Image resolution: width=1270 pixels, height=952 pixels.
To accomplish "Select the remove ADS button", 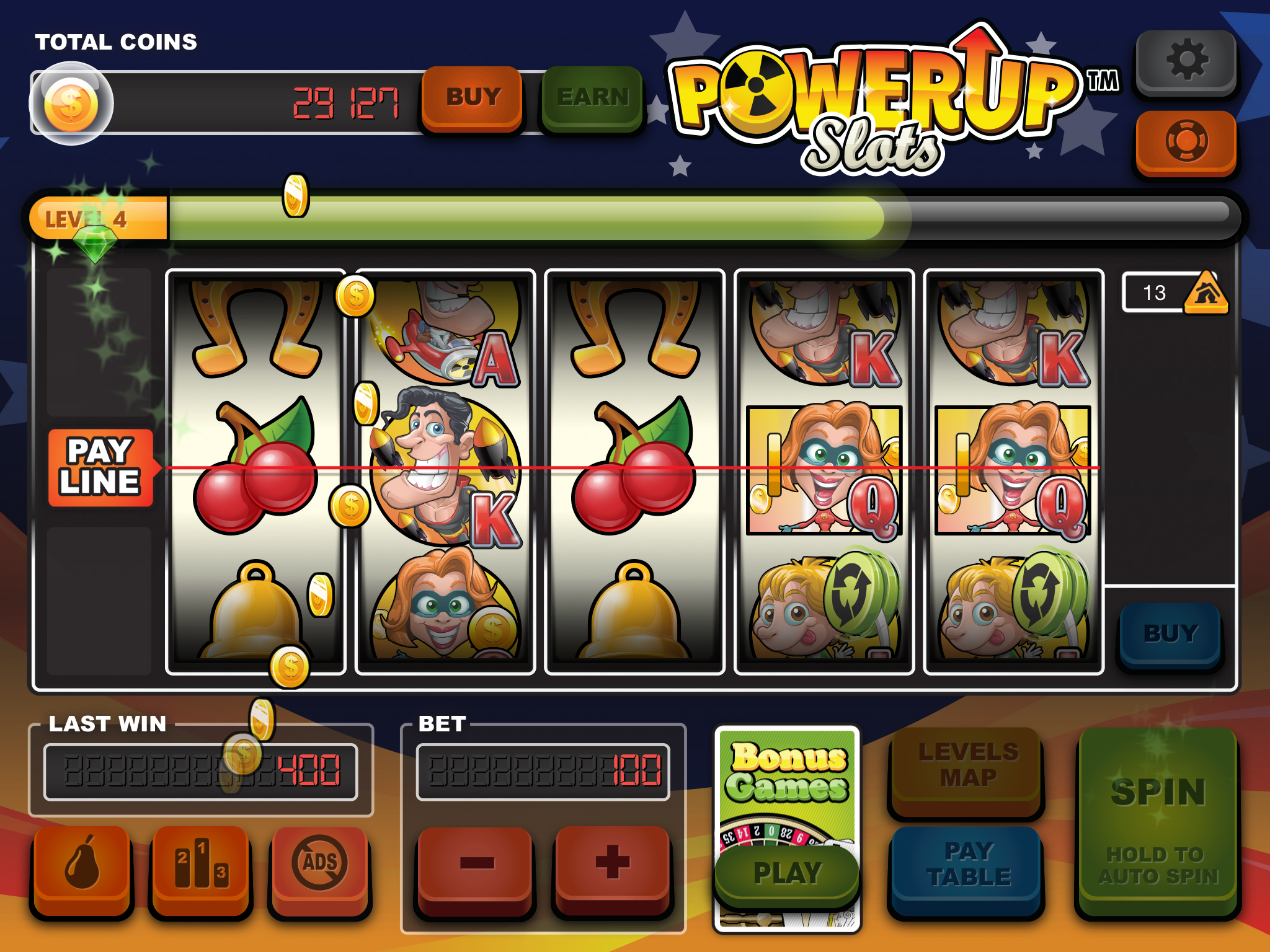I will point(320,865).
